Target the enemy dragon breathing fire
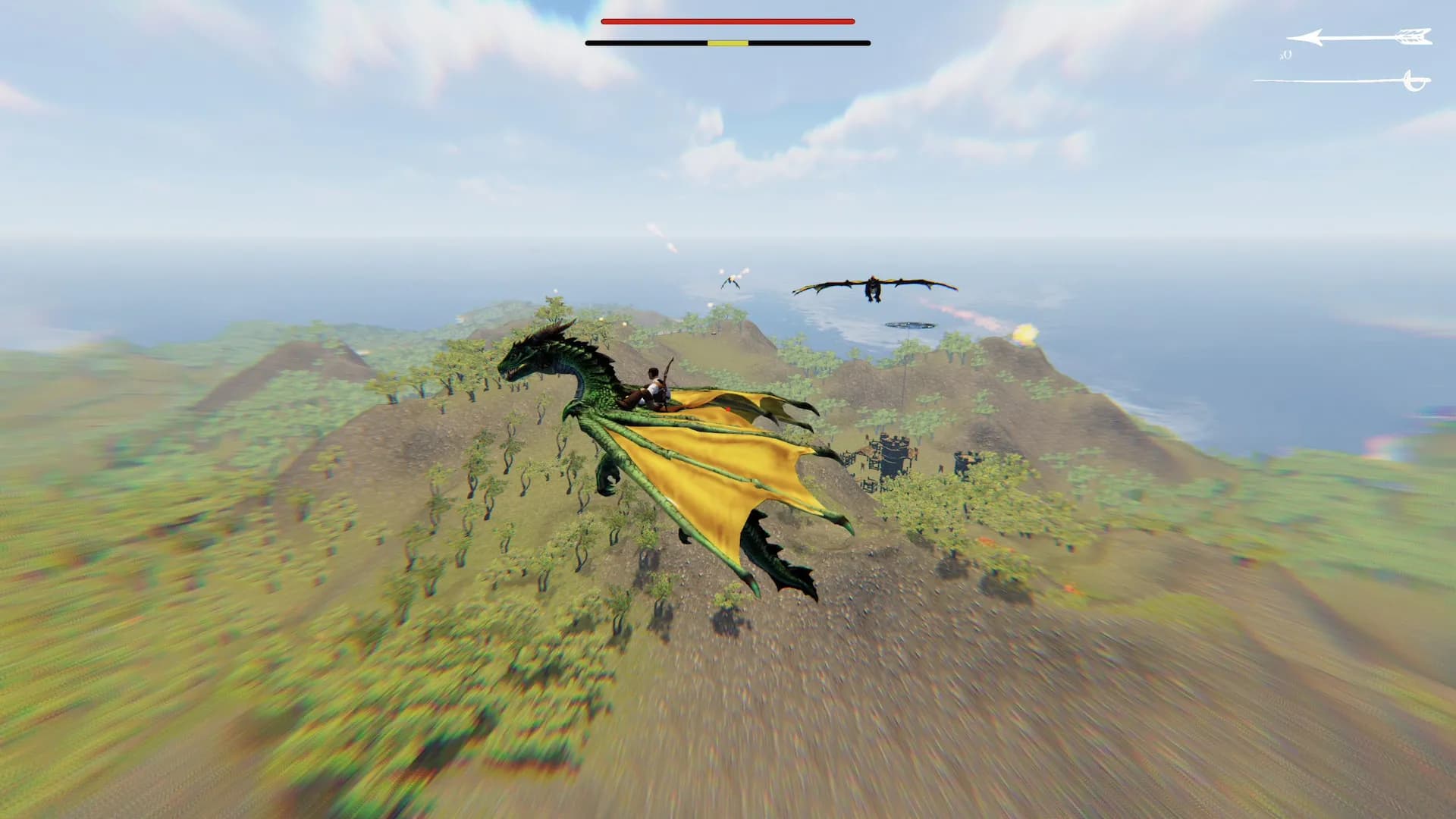The height and width of the screenshot is (819, 1456). [872, 287]
